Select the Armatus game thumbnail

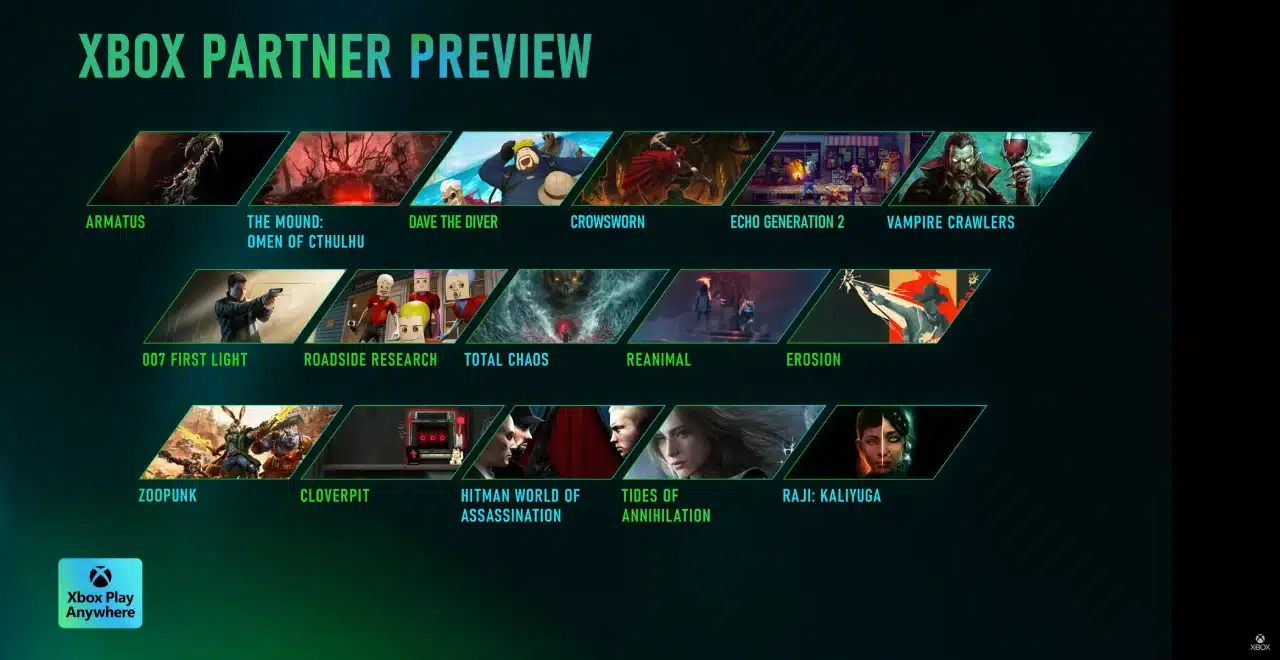click(188, 168)
